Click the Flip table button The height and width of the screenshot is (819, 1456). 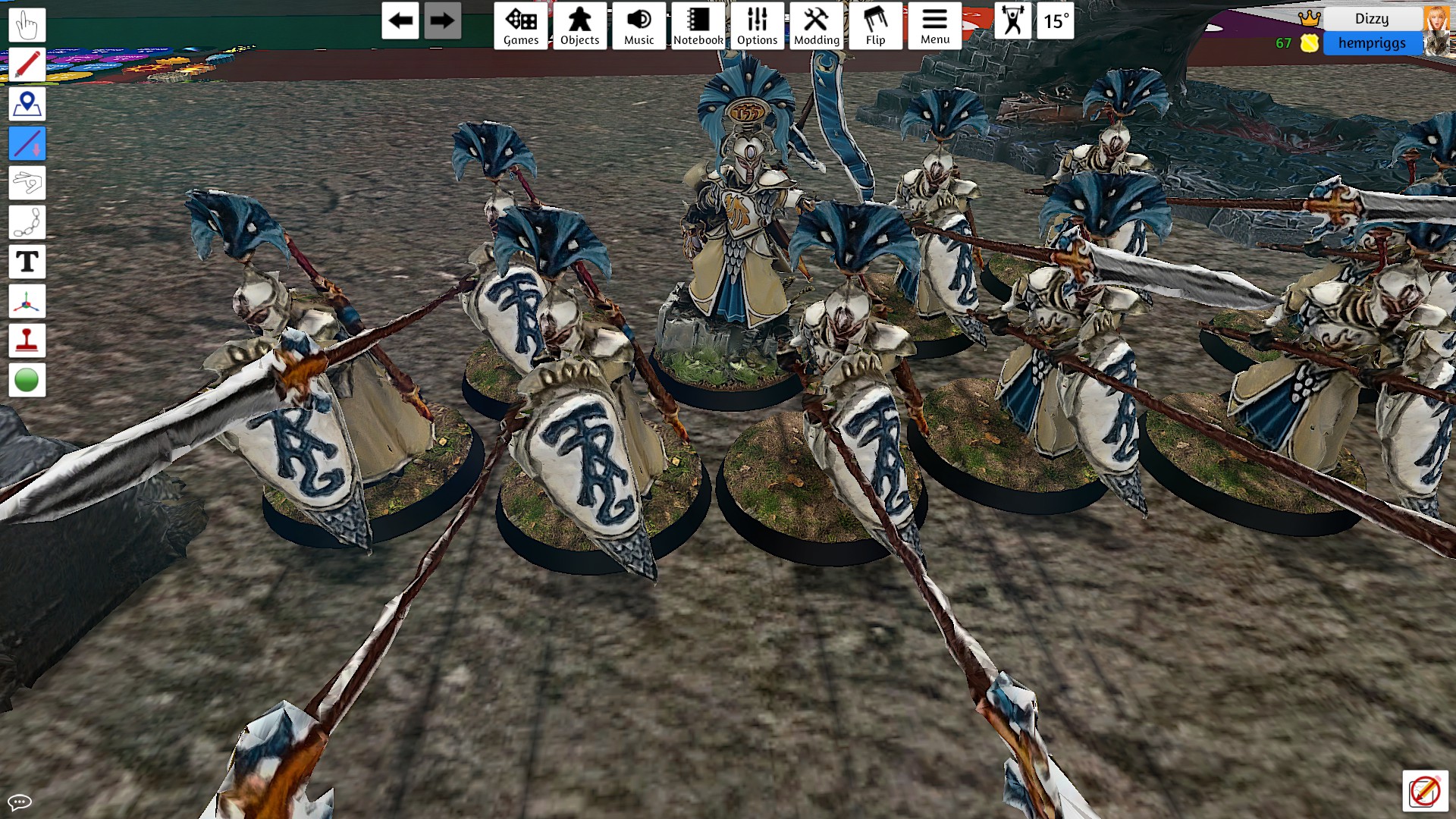(x=875, y=26)
